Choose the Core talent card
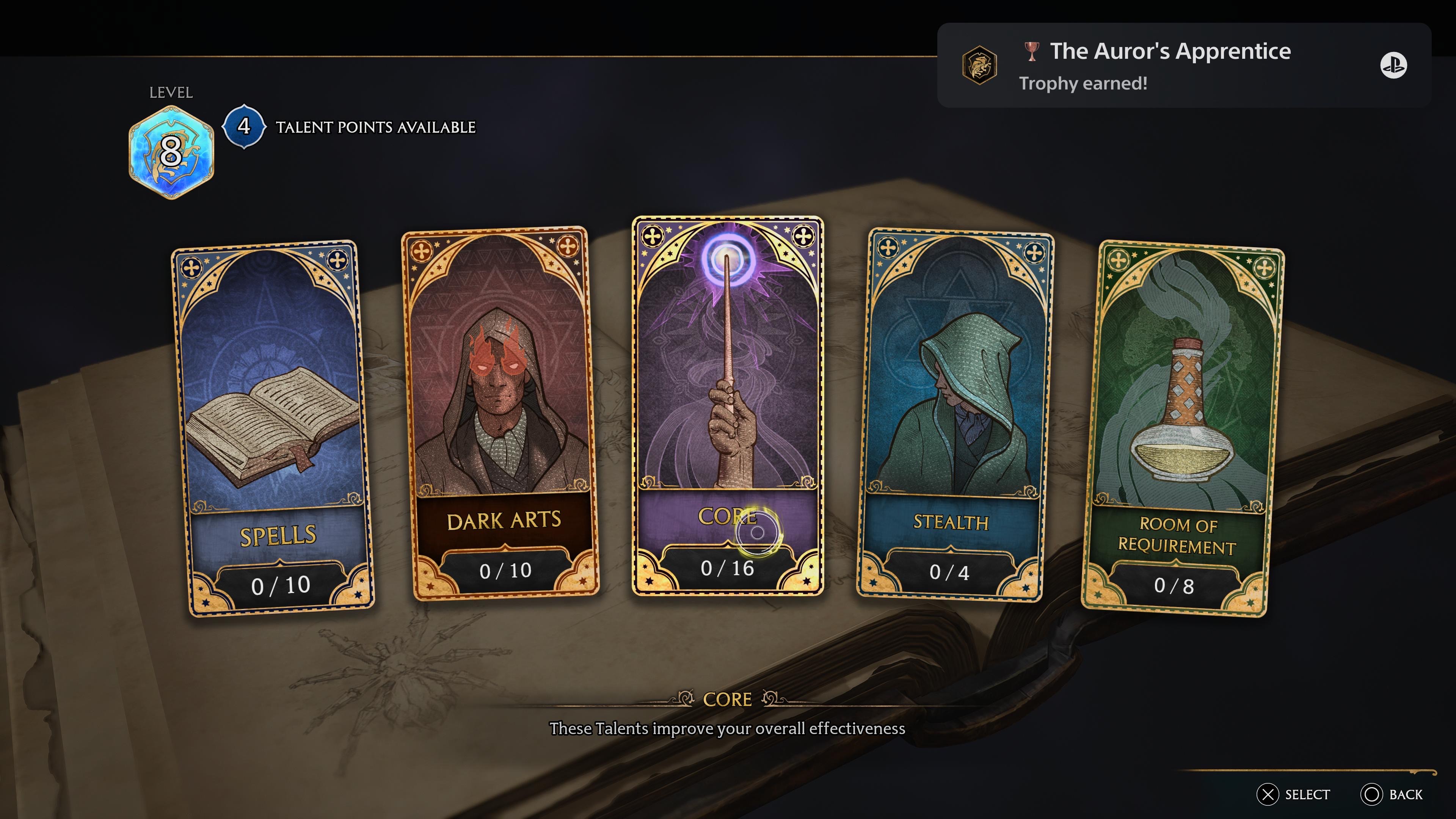The width and height of the screenshot is (1456, 819). click(x=728, y=405)
